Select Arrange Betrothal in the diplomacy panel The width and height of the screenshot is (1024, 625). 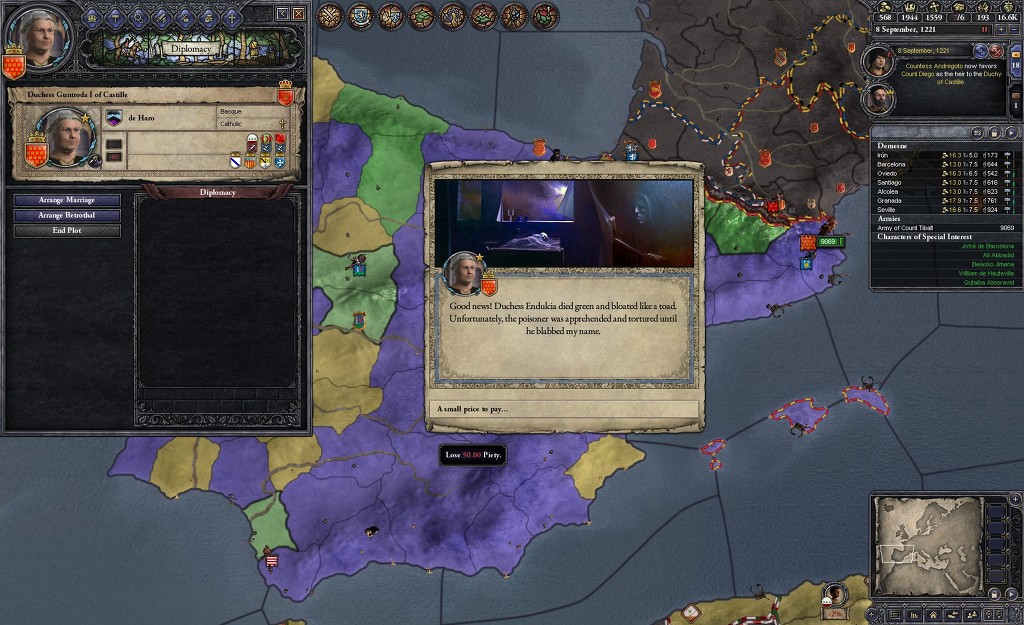pos(67,215)
